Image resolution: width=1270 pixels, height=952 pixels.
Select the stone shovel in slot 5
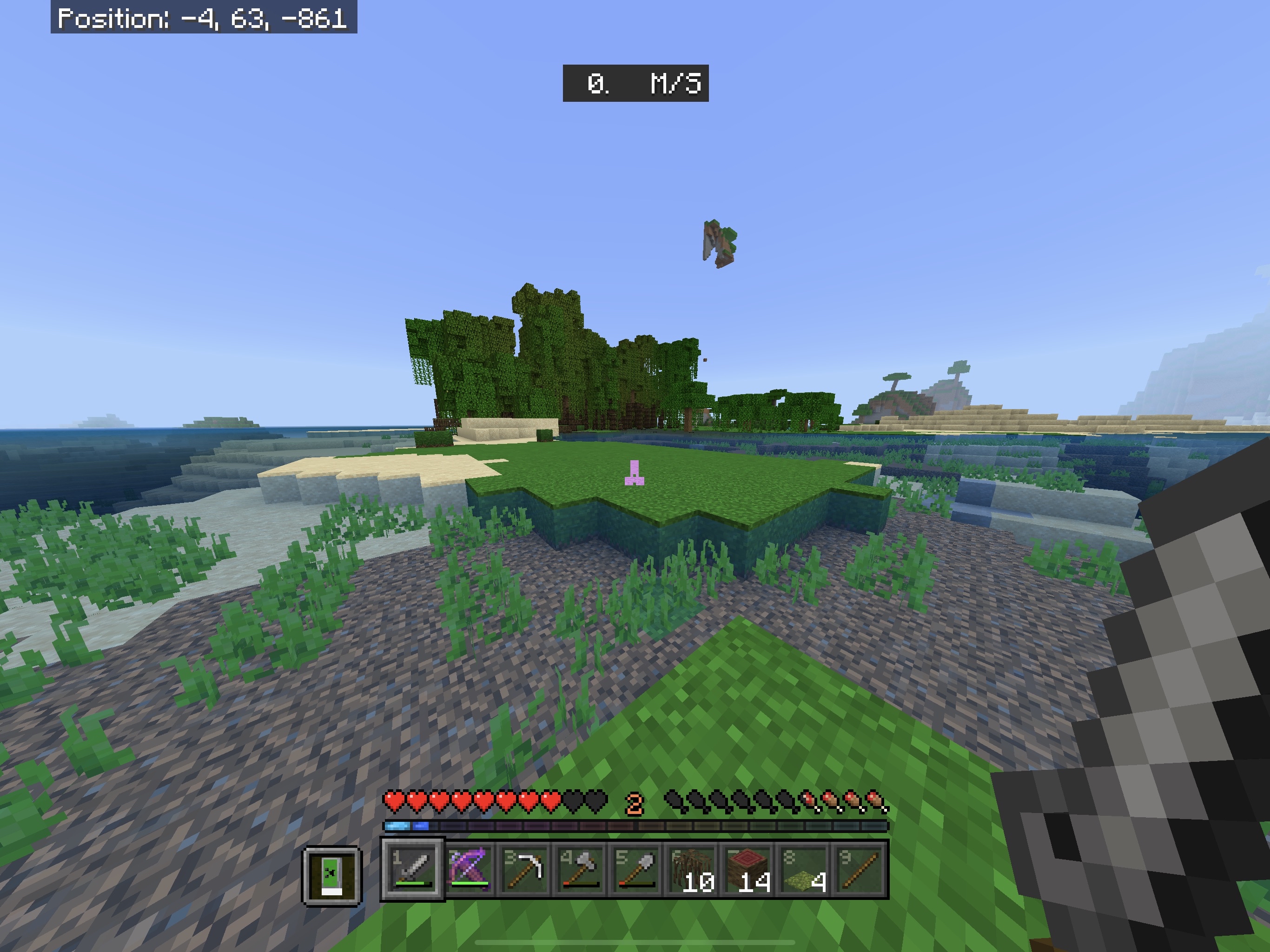[635, 869]
